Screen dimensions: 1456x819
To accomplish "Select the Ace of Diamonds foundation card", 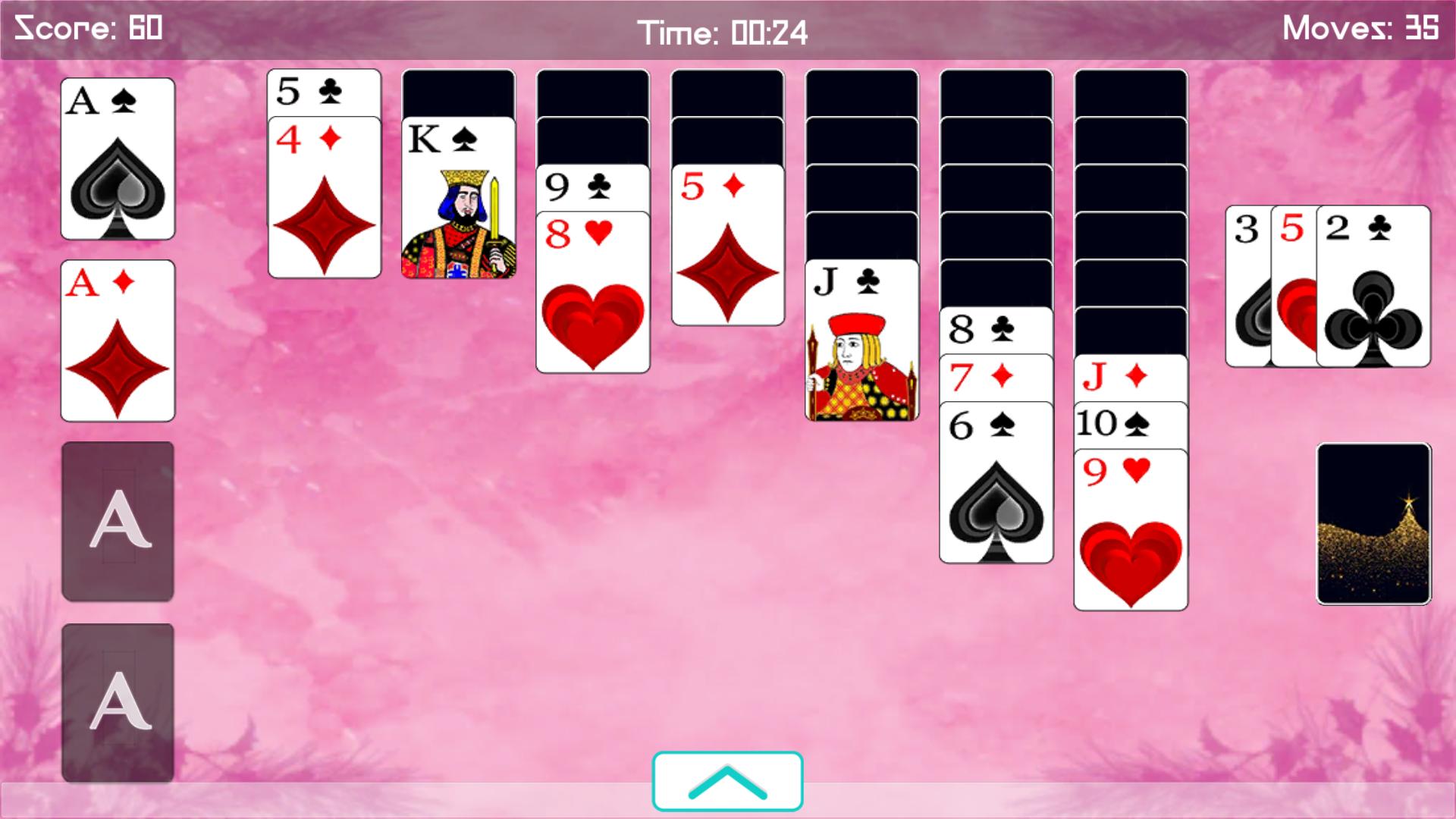I will pos(118,341).
